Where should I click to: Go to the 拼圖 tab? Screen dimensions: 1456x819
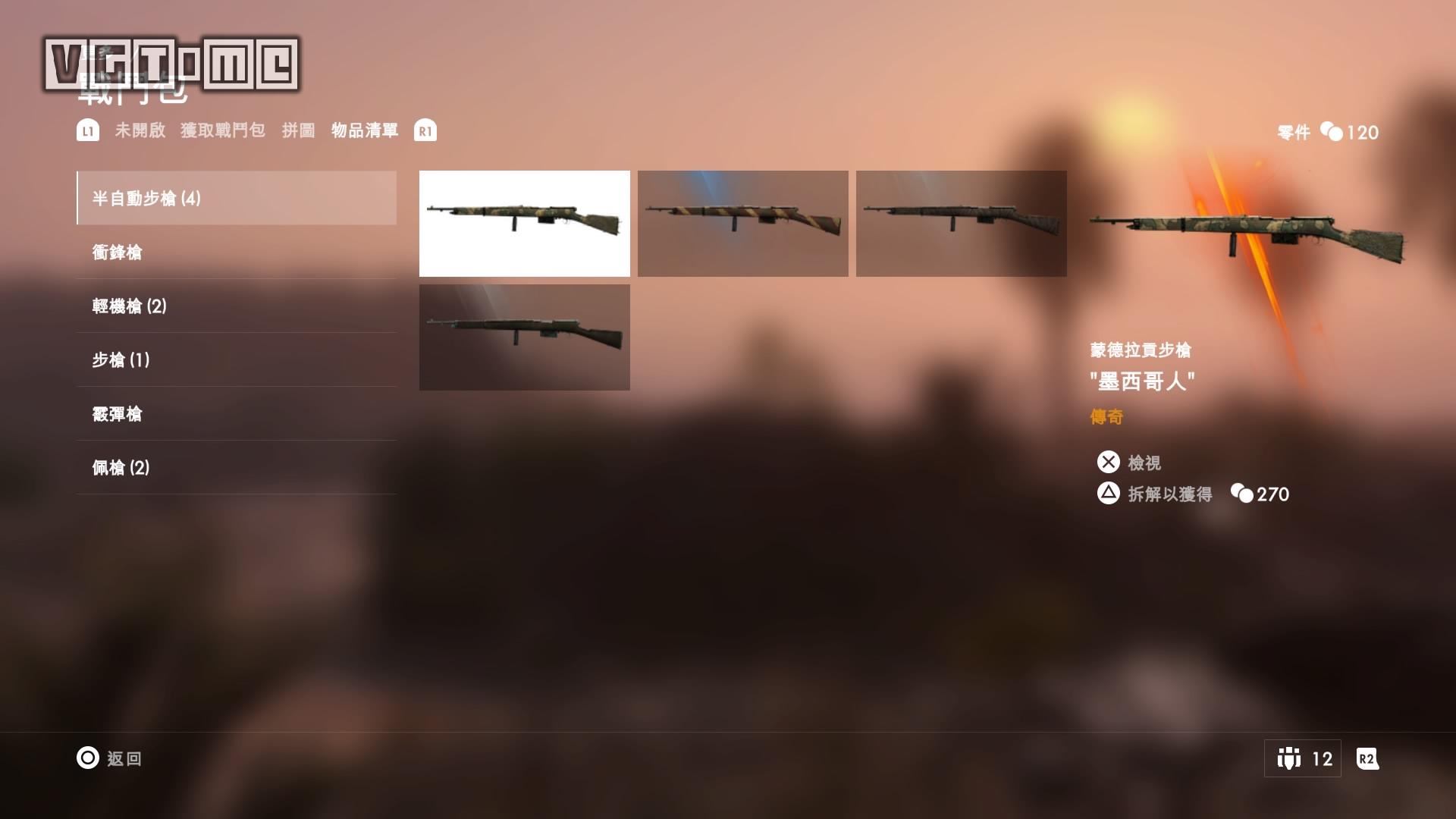pyautogui.click(x=298, y=130)
